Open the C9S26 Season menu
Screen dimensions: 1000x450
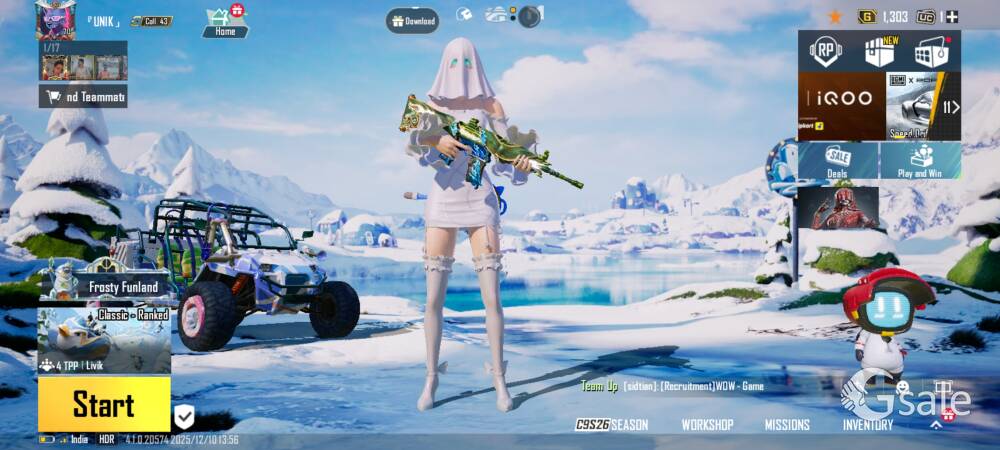pyautogui.click(x=612, y=425)
